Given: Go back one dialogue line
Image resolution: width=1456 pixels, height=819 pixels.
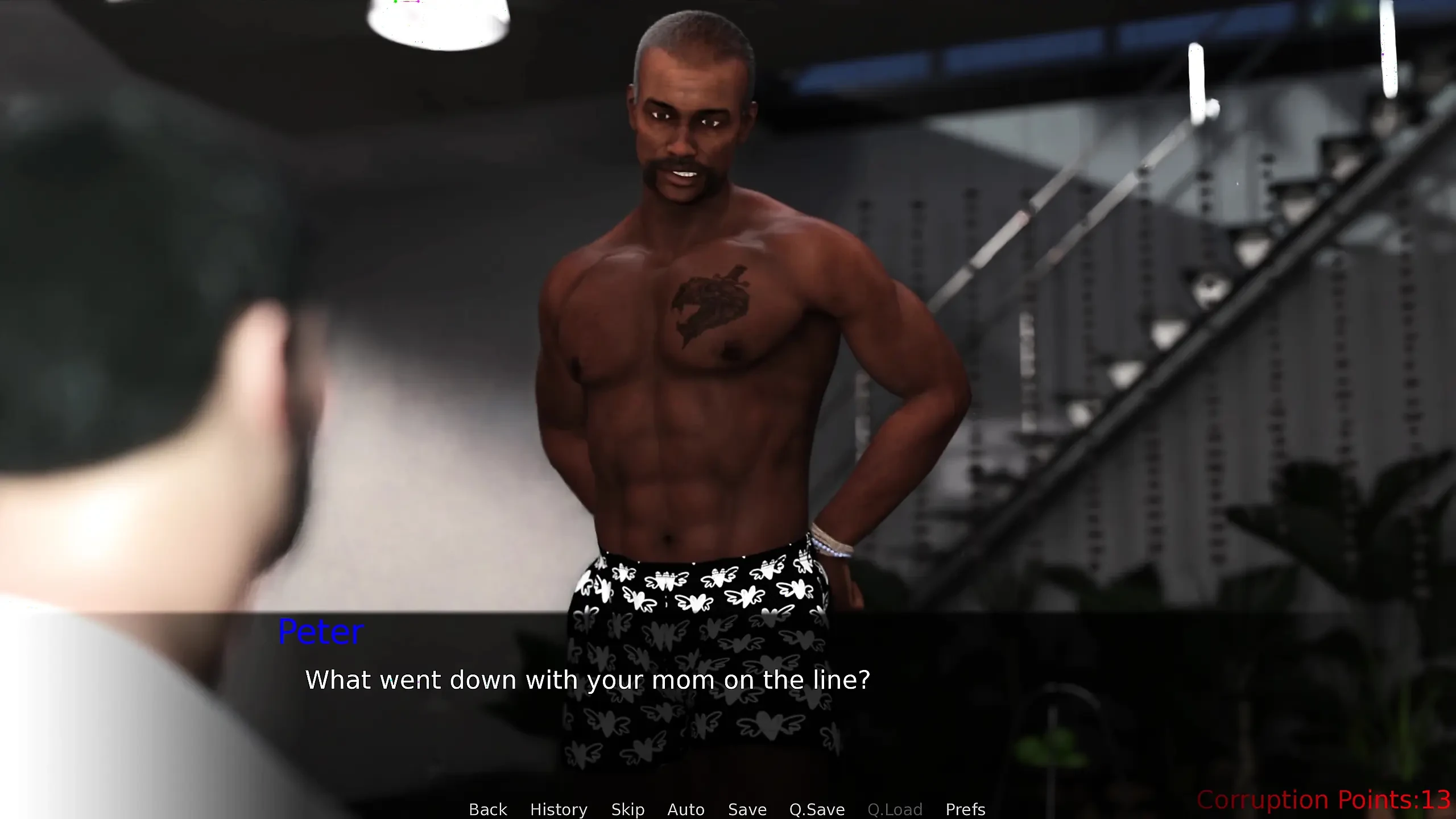Looking at the screenshot, I should click(487, 809).
